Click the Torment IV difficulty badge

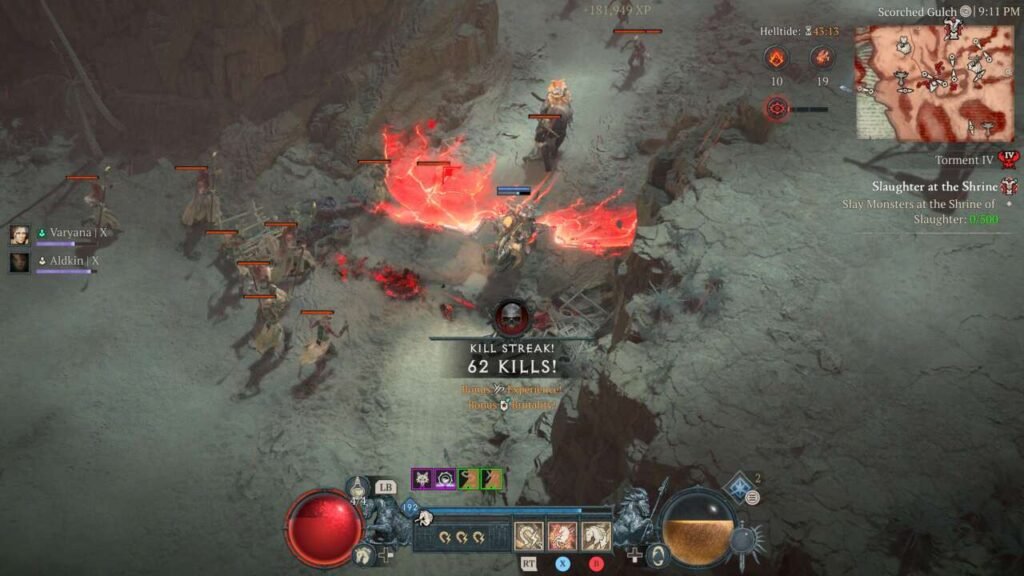coord(1008,160)
